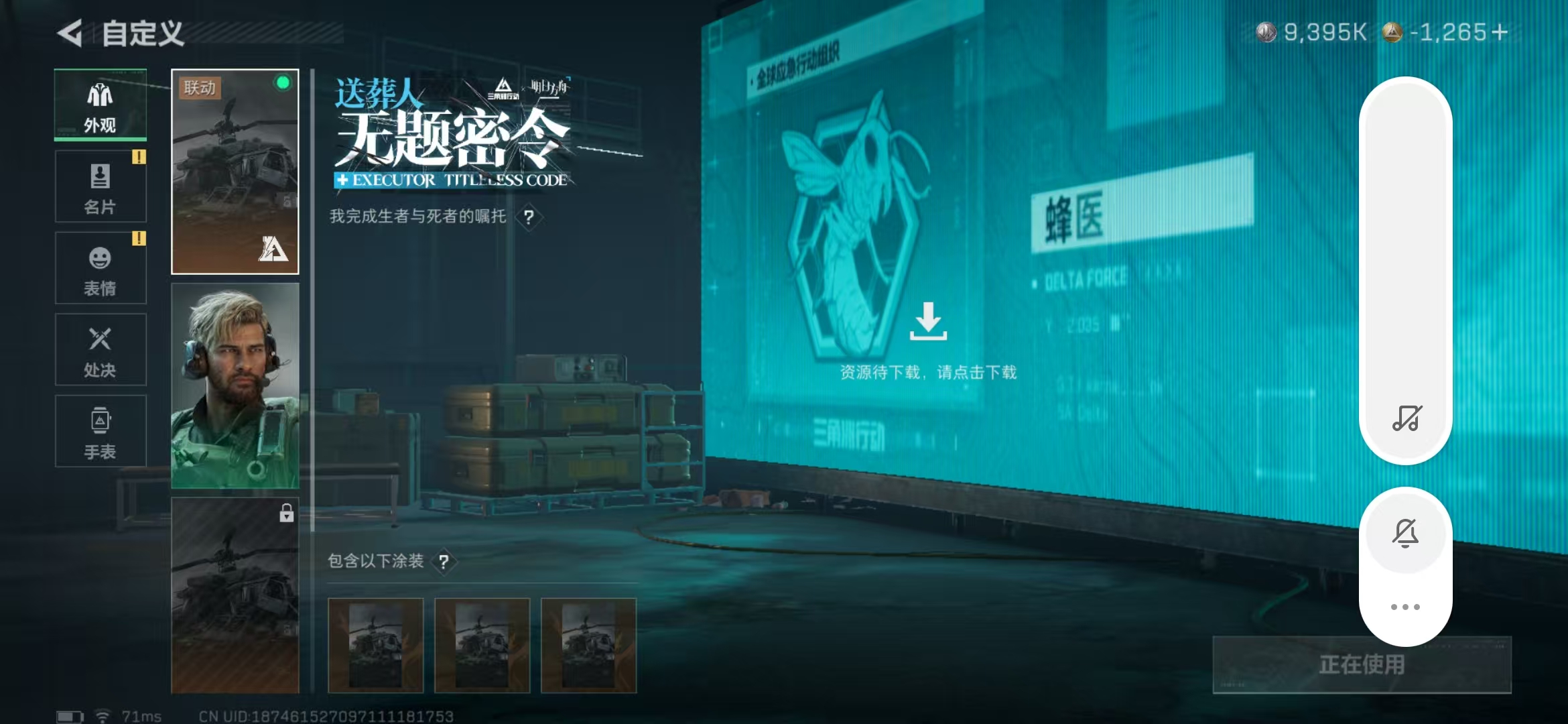Switch to the 名片 name card tab
Screen dimensions: 1568x724
pyautogui.click(x=100, y=186)
